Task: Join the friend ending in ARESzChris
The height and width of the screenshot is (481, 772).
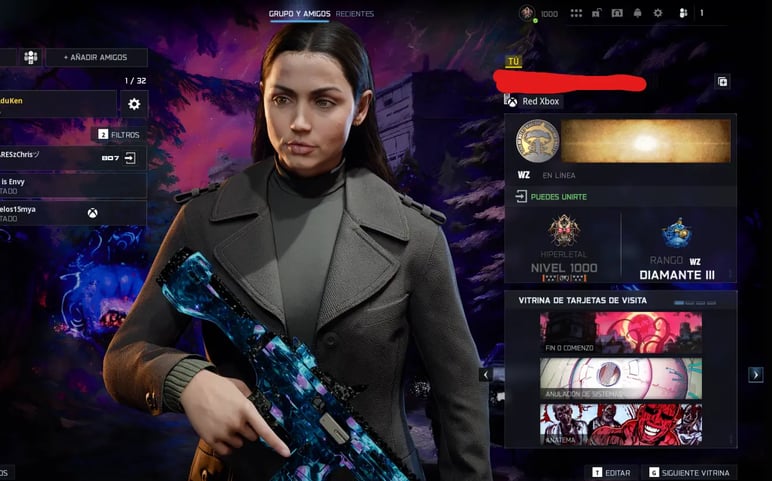Action: [129, 158]
